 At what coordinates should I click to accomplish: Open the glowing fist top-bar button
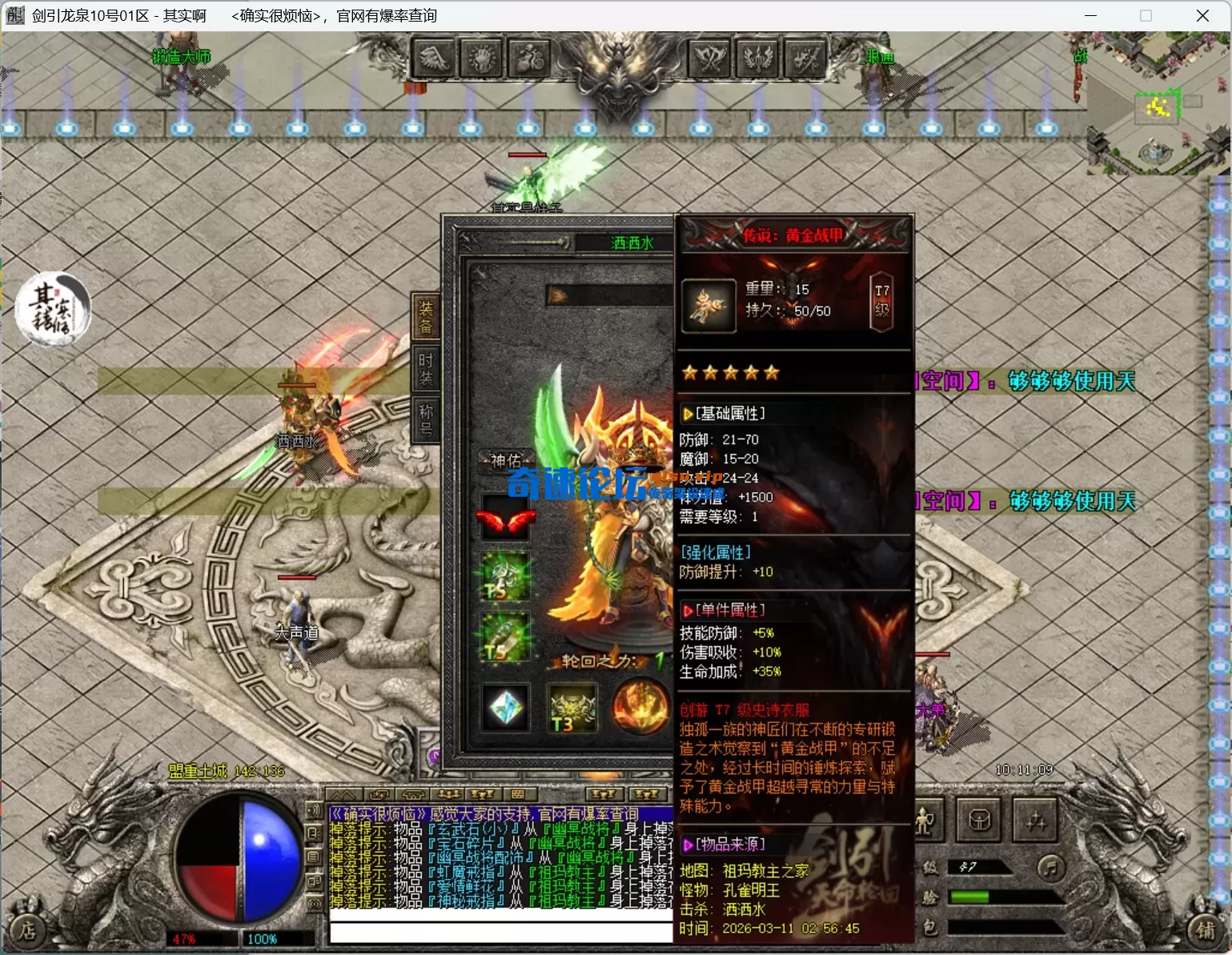[483, 58]
